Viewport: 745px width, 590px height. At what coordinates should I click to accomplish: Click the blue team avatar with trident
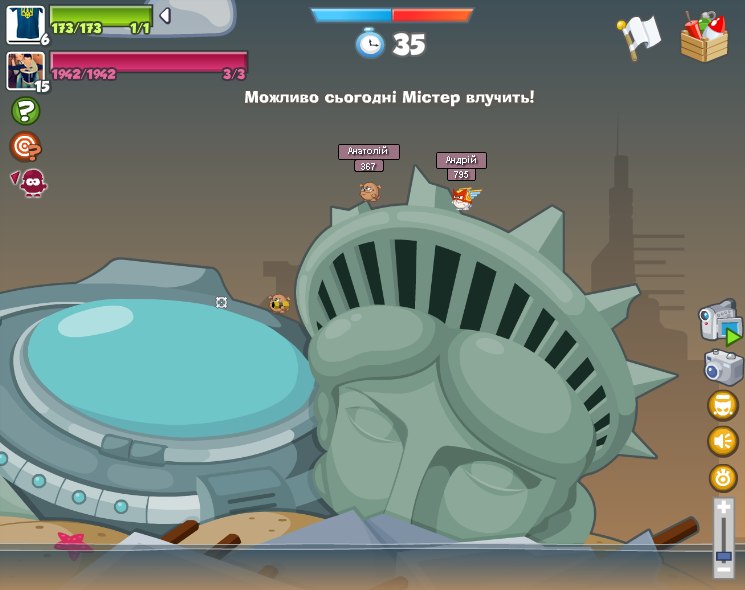pos(24,23)
